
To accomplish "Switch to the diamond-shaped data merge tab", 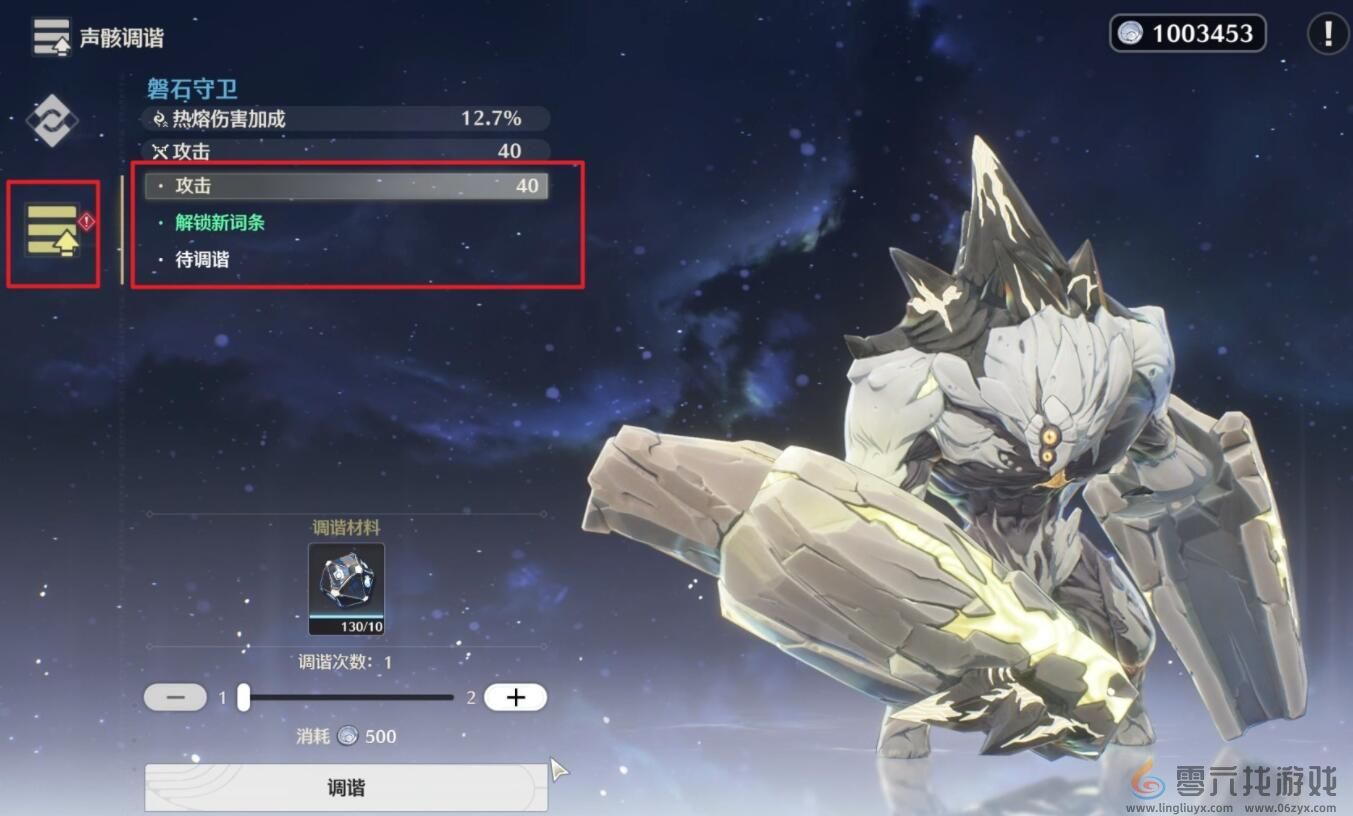I will pyautogui.click(x=51, y=121).
